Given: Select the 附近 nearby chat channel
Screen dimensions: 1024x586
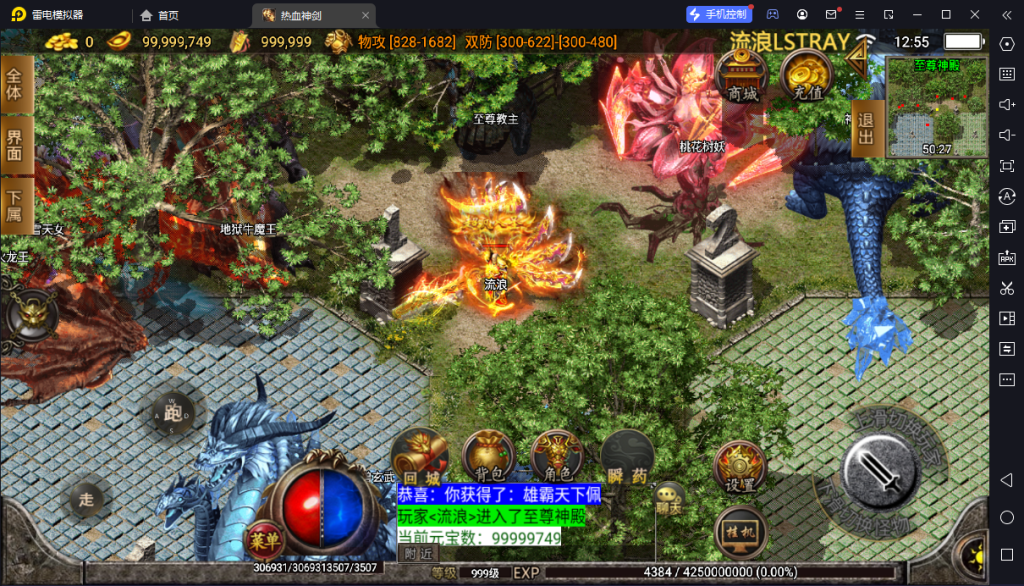Looking at the screenshot, I should pyautogui.click(x=419, y=553).
